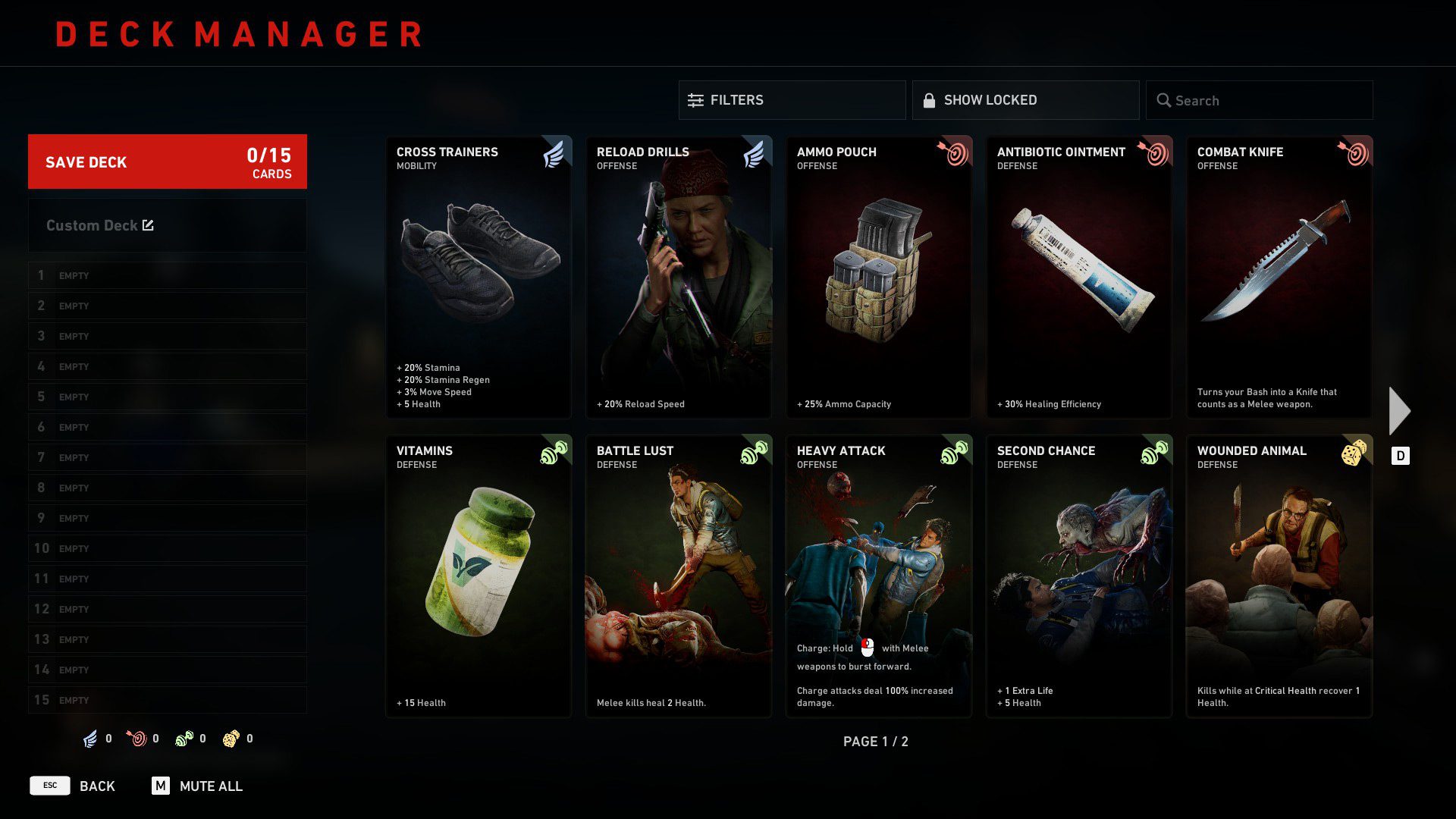Click the Defense icon on Second Chance card
The height and width of the screenshot is (819, 1456).
(1155, 452)
